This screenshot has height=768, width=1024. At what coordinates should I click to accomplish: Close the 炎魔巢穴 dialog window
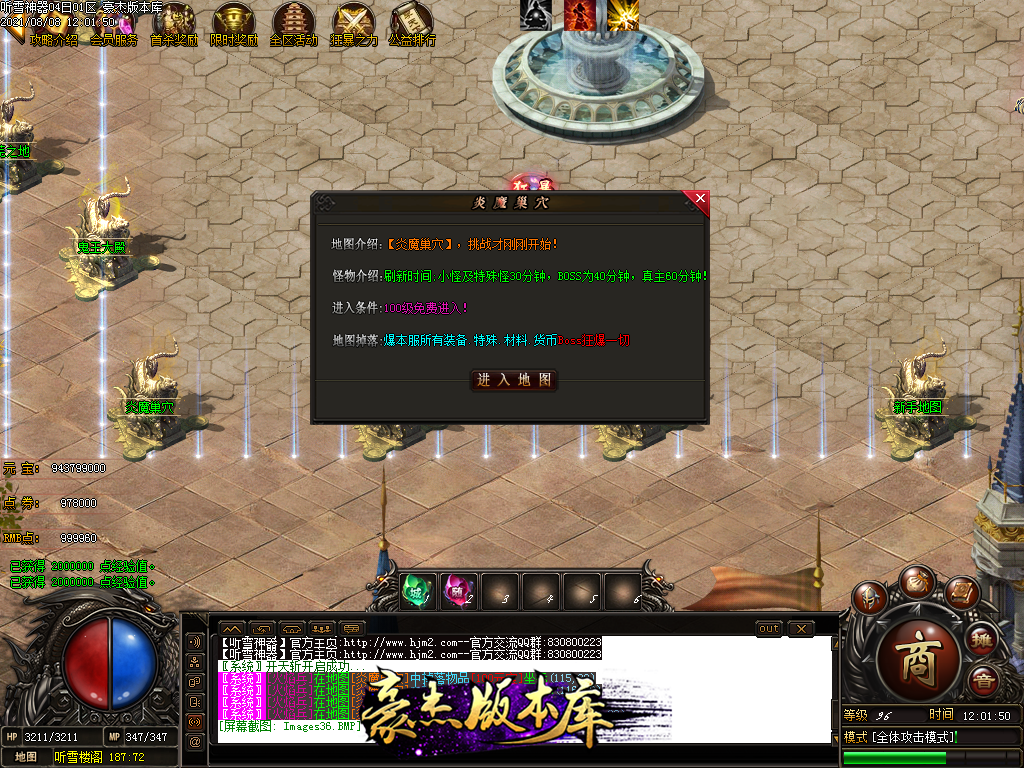tap(699, 199)
